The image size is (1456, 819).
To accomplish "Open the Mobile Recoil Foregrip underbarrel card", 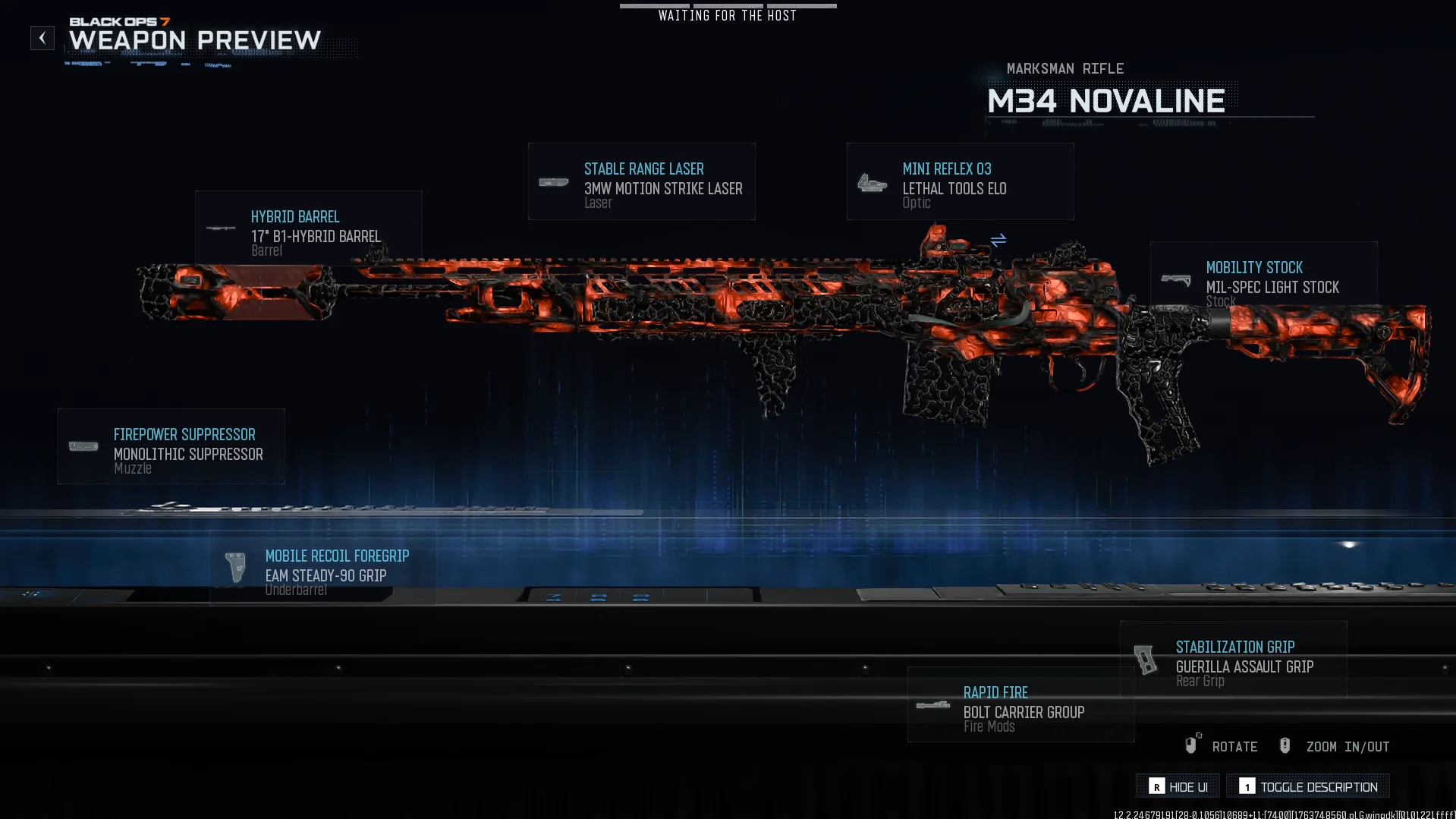I will (x=322, y=568).
